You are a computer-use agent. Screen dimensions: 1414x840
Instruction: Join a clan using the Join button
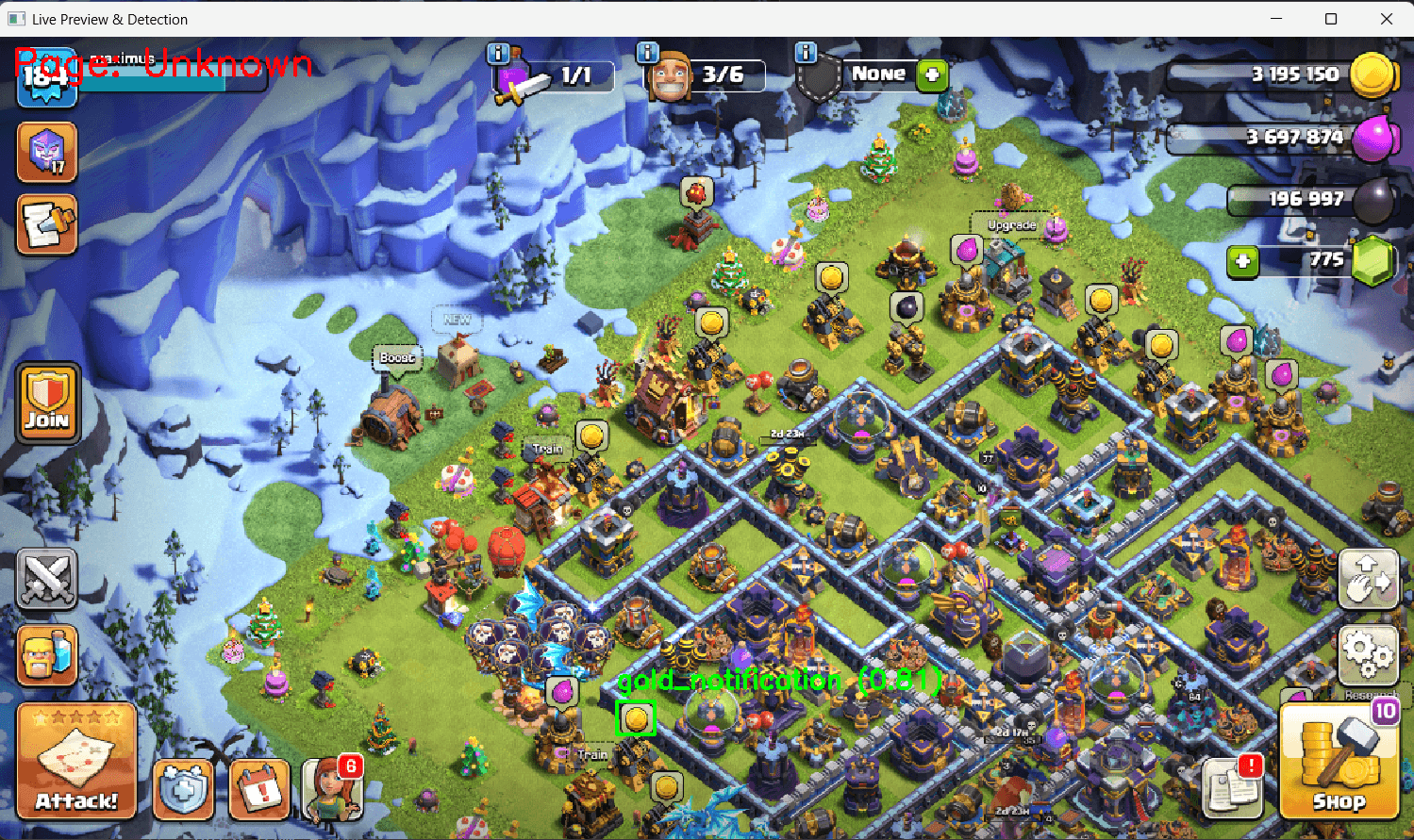[x=46, y=403]
